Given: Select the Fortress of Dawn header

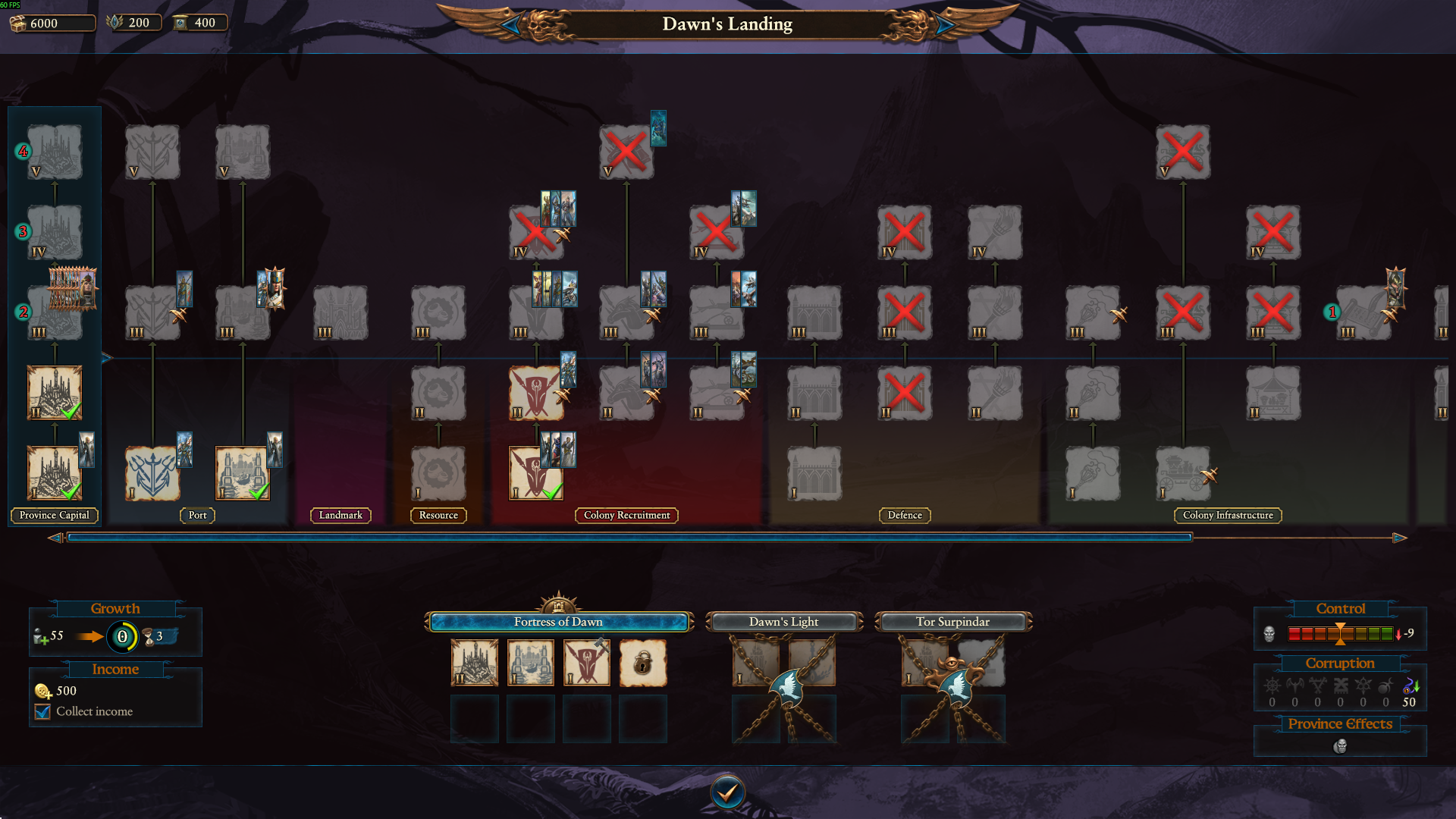Looking at the screenshot, I should [559, 622].
